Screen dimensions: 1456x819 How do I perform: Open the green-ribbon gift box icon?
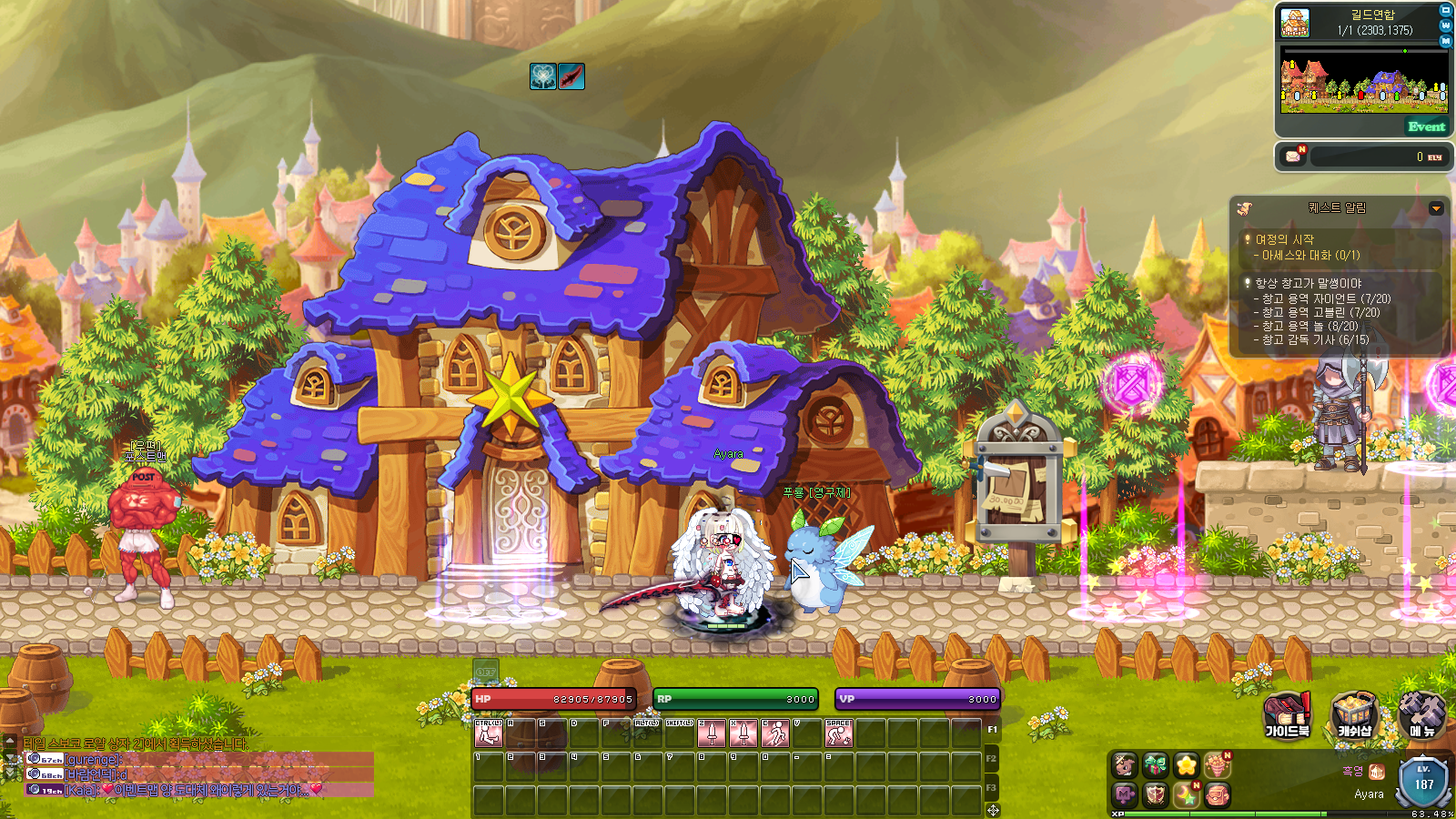[x=1156, y=765]
